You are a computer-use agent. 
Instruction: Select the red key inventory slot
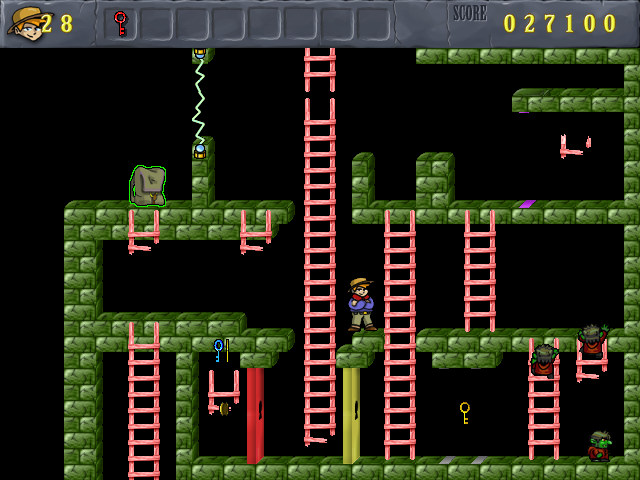coord(121,23)
